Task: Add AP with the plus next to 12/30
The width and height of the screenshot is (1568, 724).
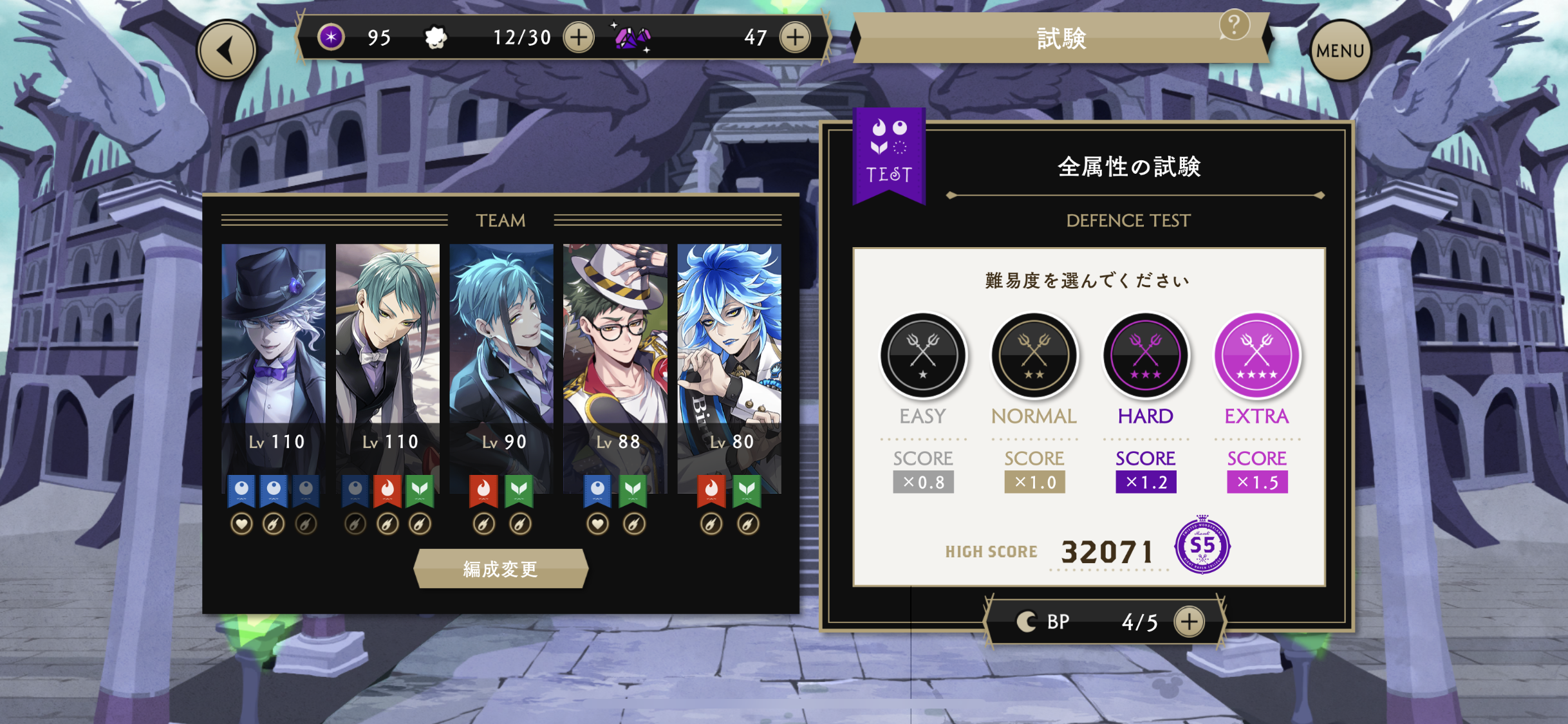Action: pyautogui.click(x=579, y=37)
